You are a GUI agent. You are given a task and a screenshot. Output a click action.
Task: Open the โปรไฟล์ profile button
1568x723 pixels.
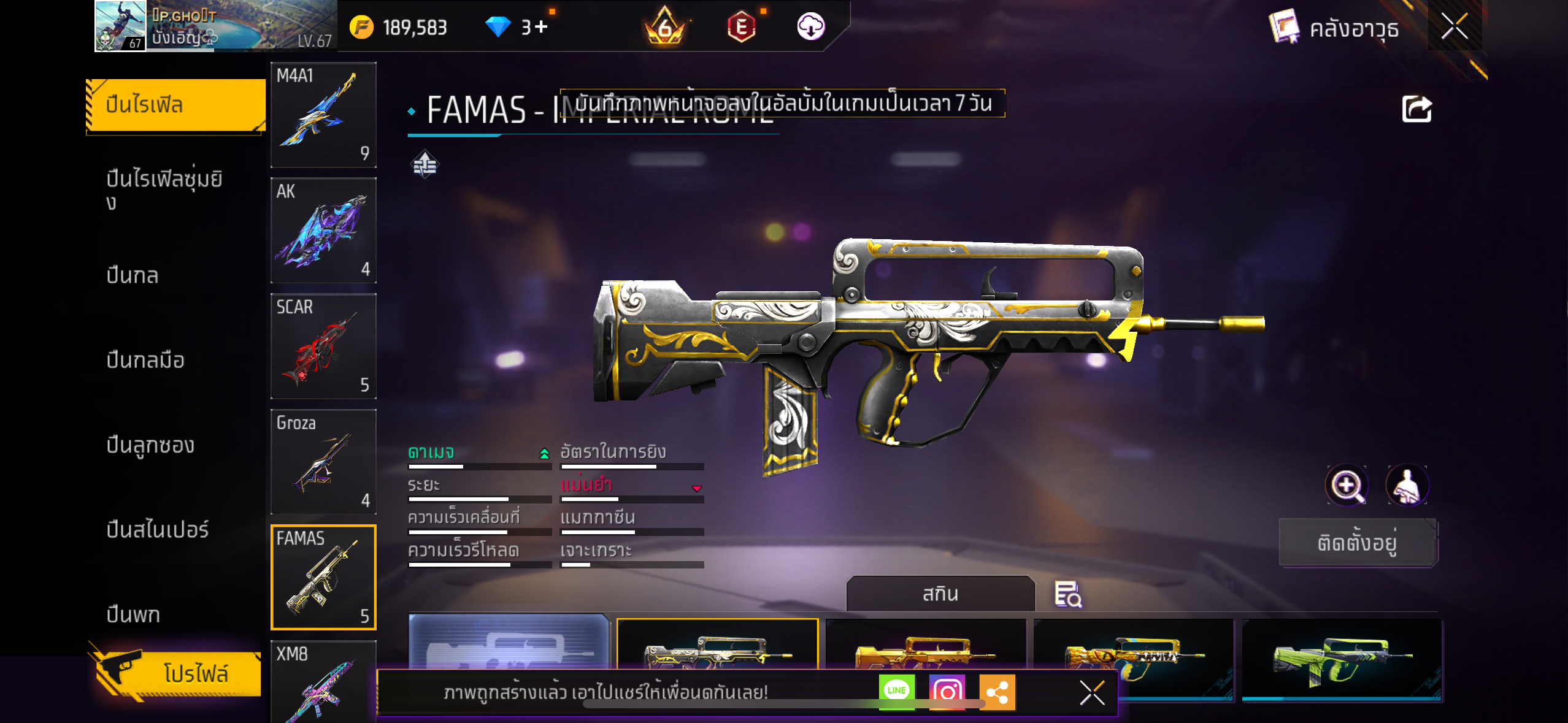(178, 673)
